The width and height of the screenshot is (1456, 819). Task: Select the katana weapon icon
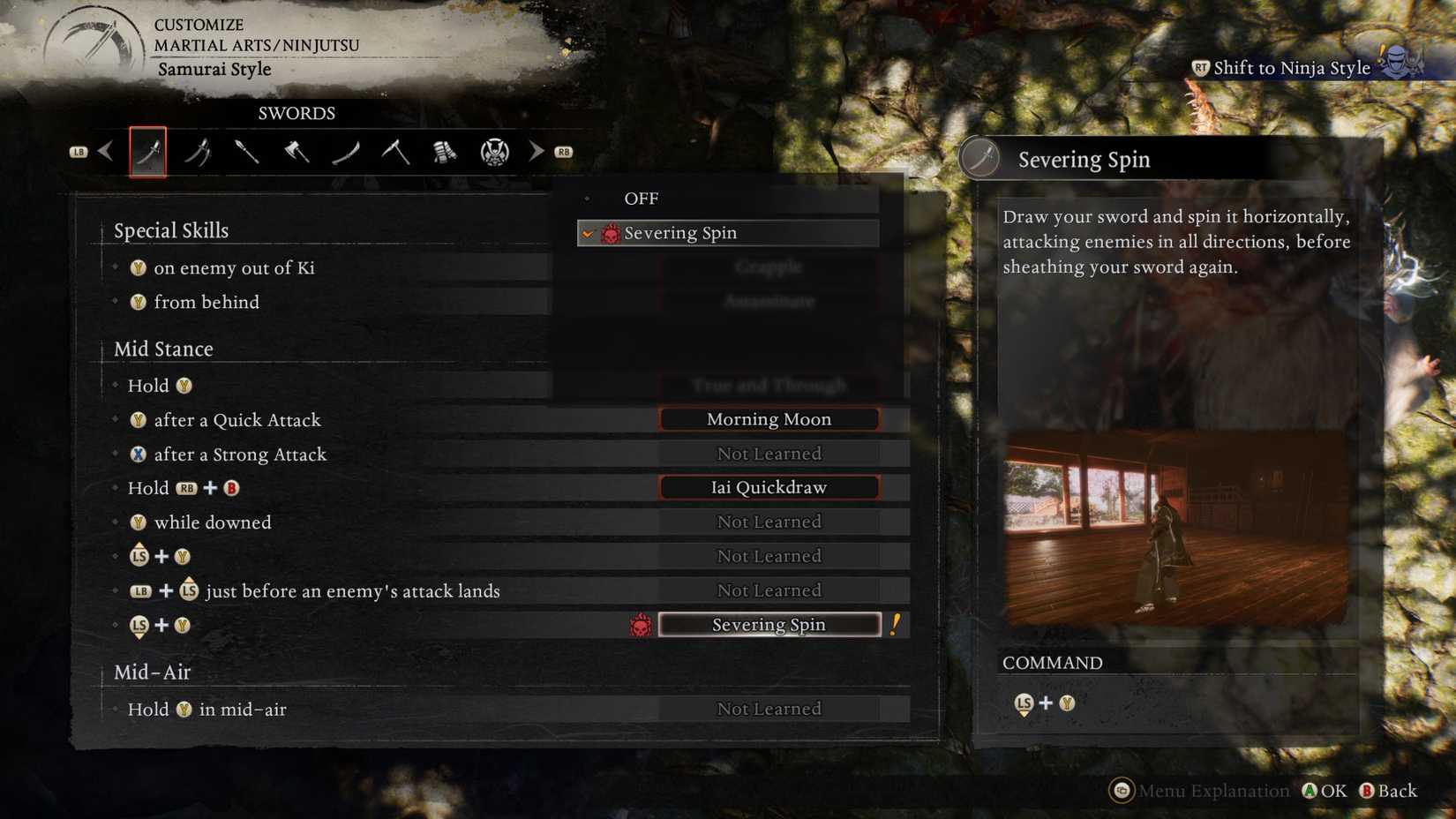pyautogui.click(x=147, y=151)
